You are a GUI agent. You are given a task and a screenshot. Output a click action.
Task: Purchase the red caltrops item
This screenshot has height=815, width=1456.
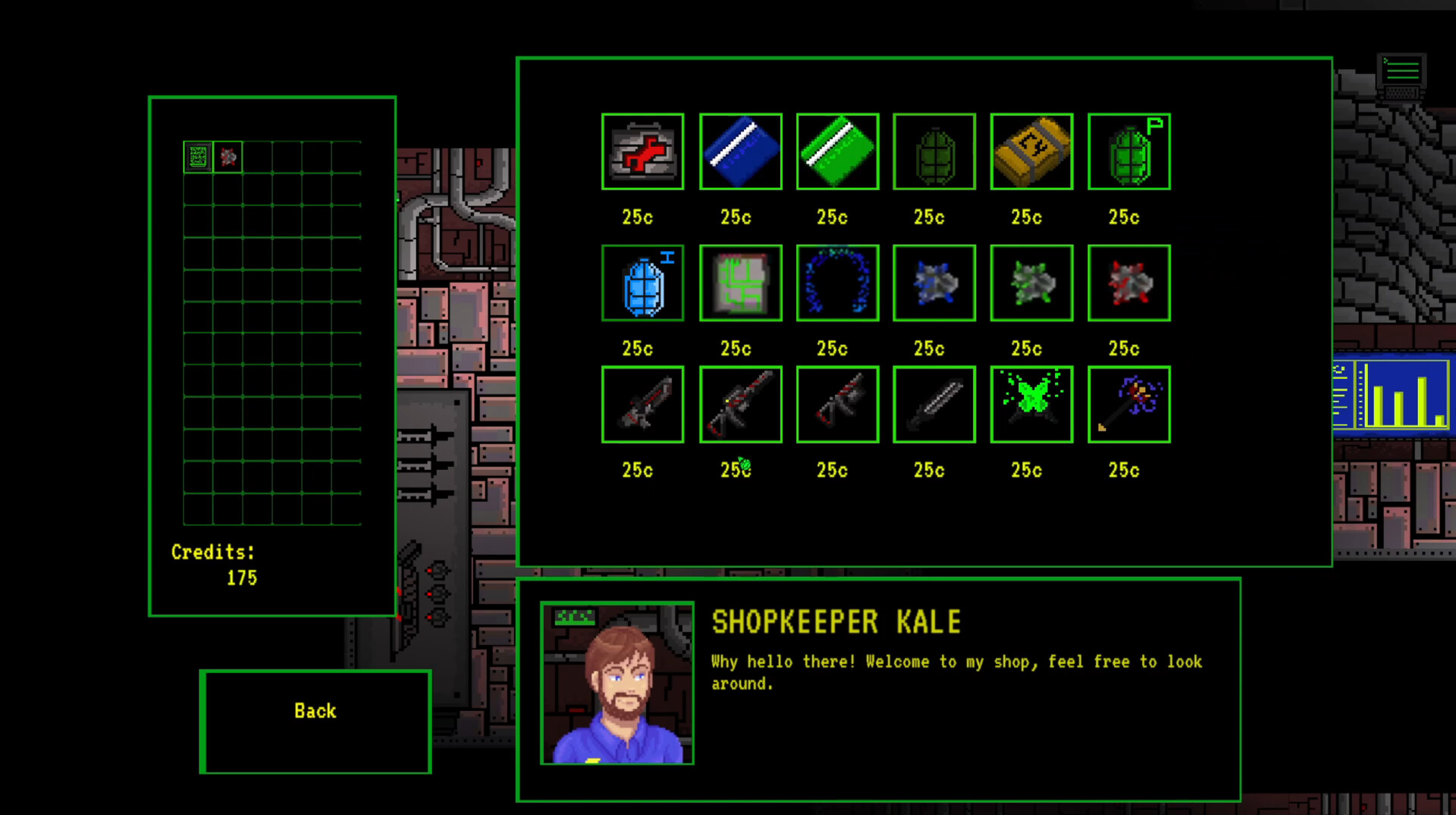click(x=1128, y=284)
